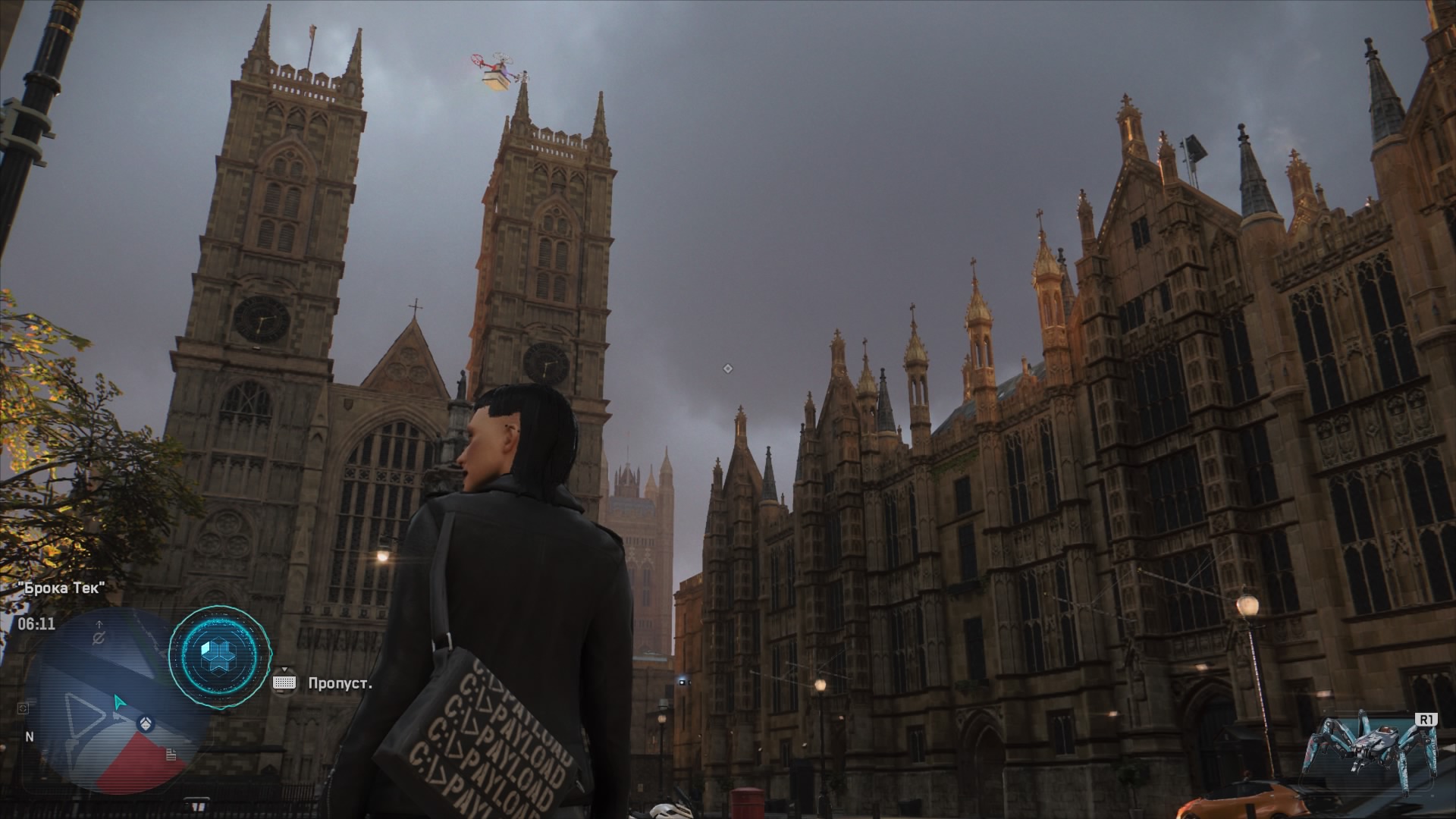Viewport: 1456px width, 819px height.
Task: Open the circular minimap
Action: tap(114, 701)
